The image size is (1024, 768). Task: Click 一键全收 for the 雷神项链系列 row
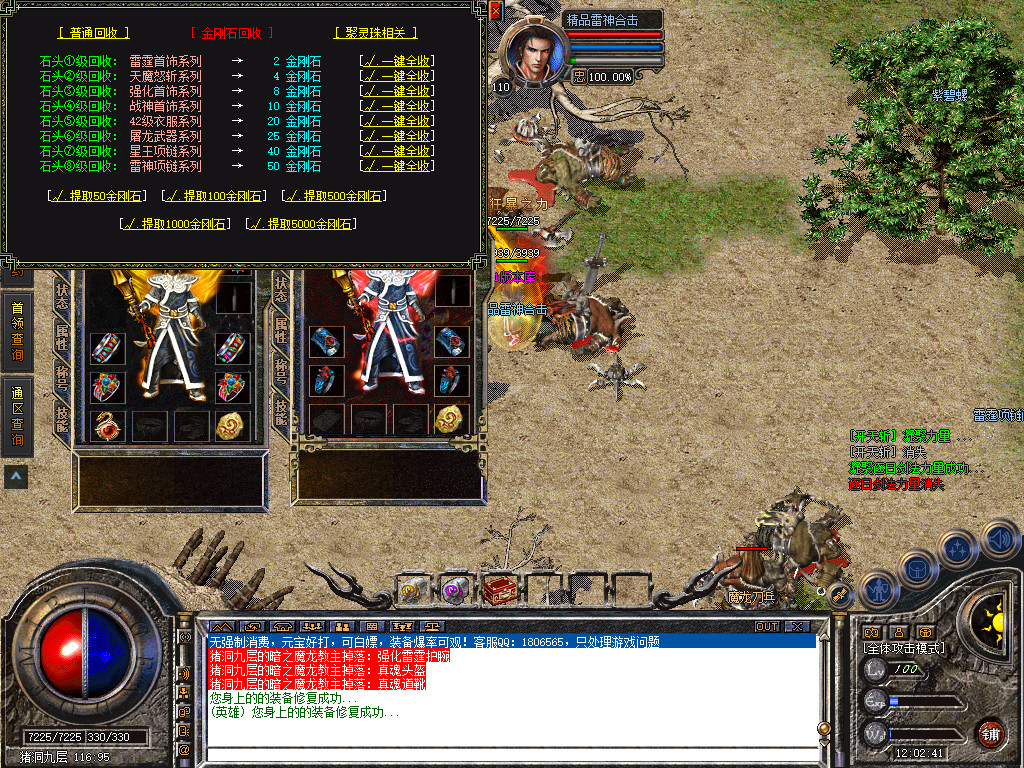pos(396,166)
